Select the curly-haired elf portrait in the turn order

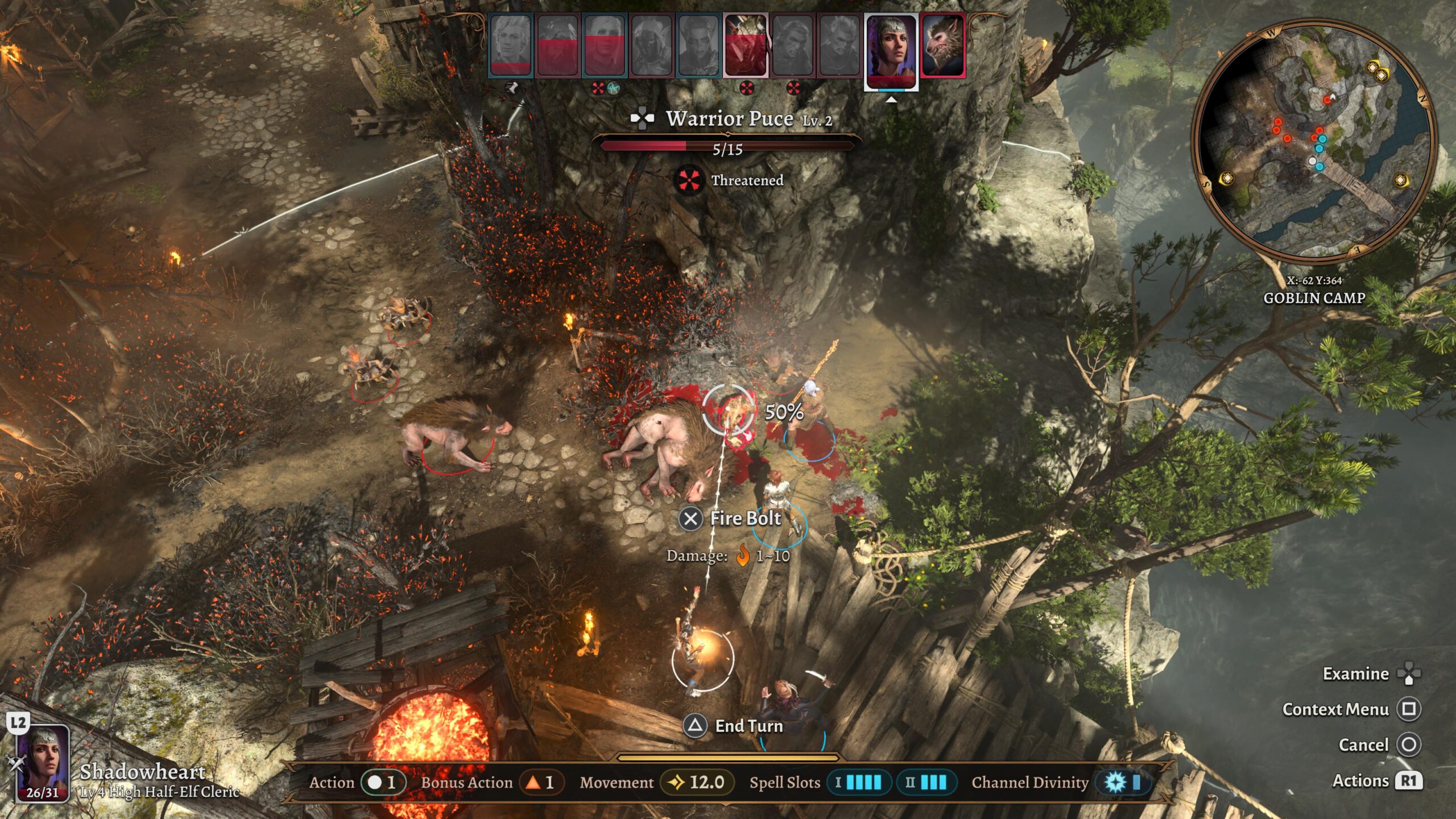tap(510, 45)
